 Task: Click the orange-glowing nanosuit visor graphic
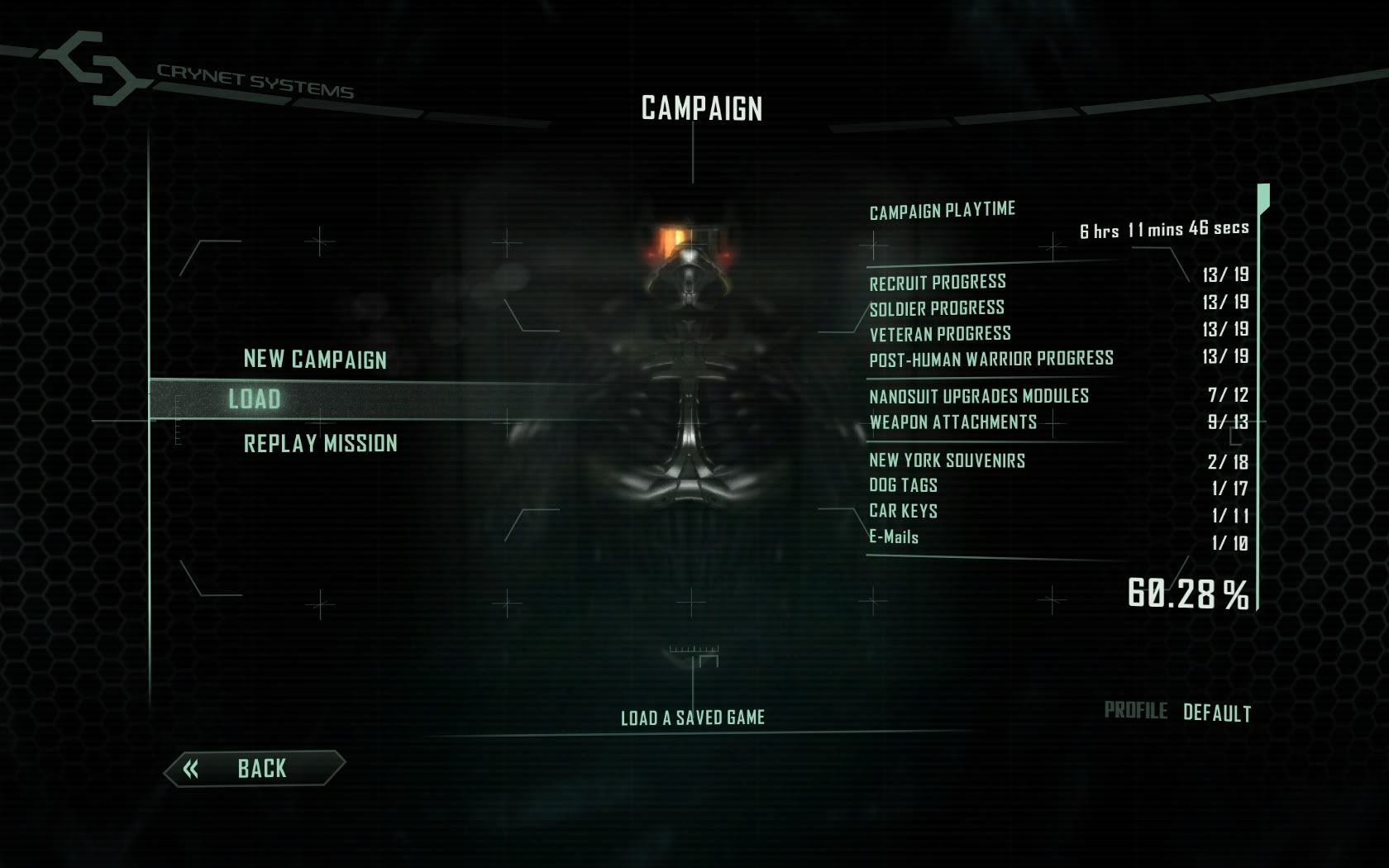(678, 240)
